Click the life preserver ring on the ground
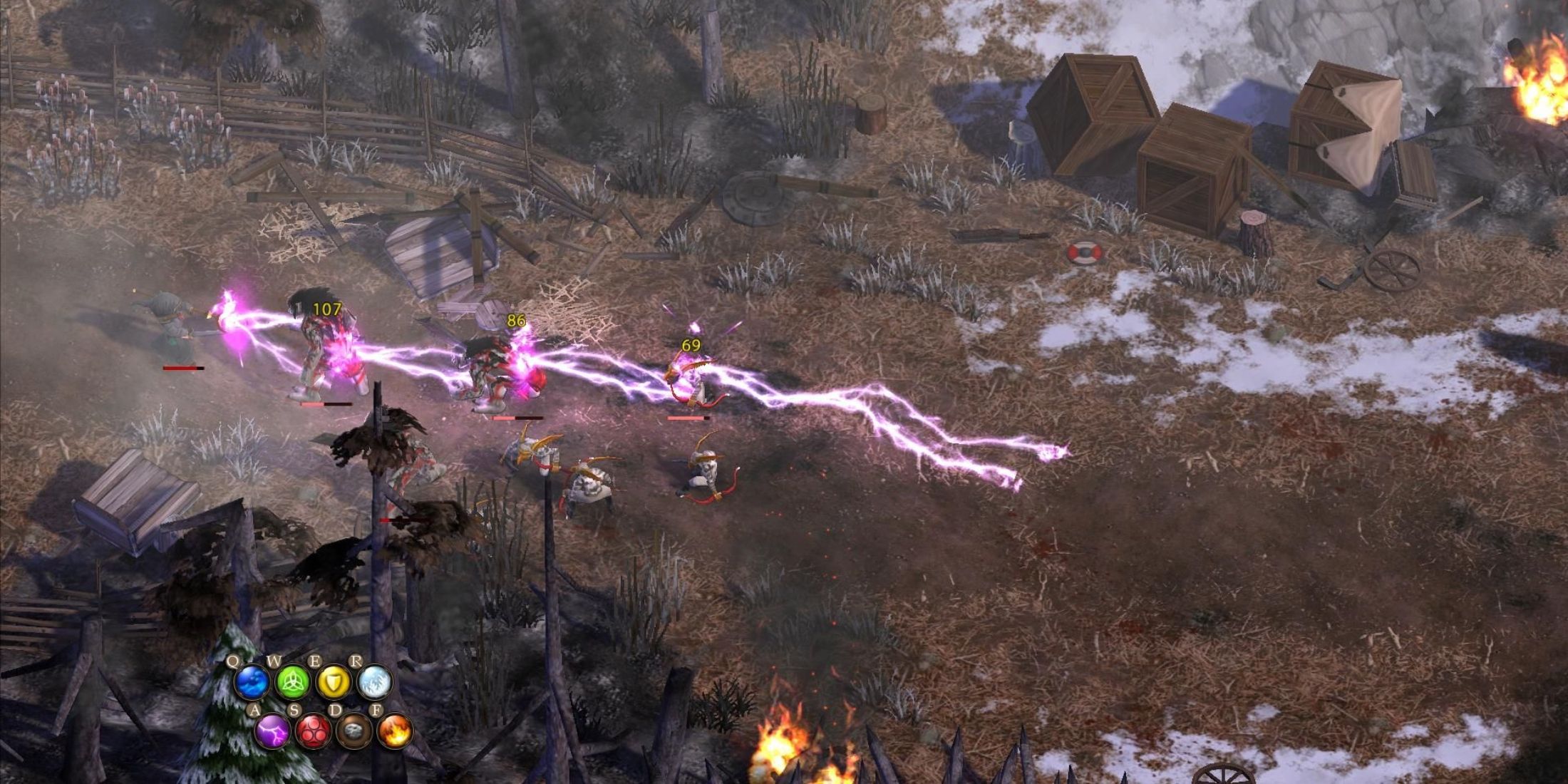 point(1085,251)
